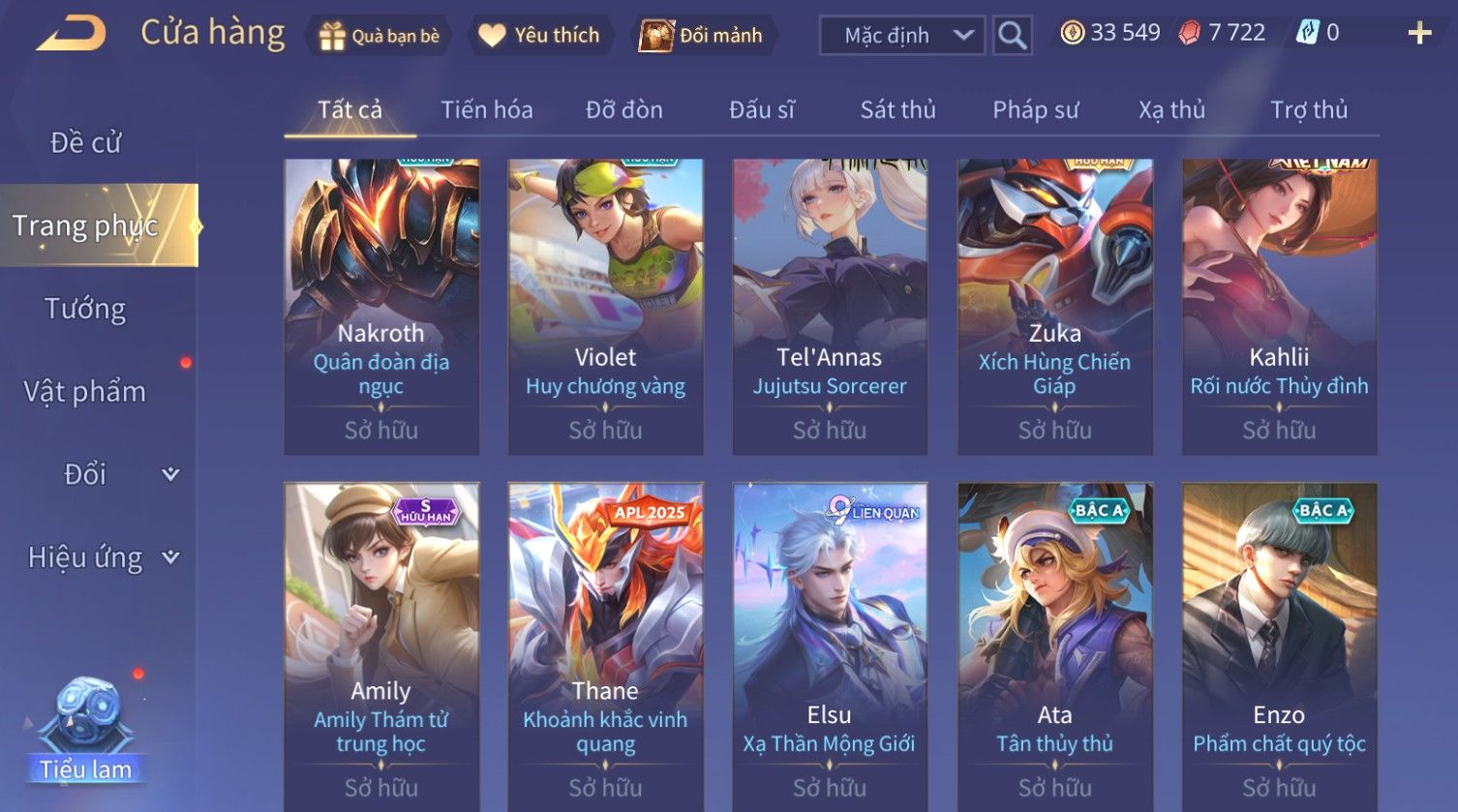Go back using the return arrow
The image size is (1458, 812).
(71, 34)
